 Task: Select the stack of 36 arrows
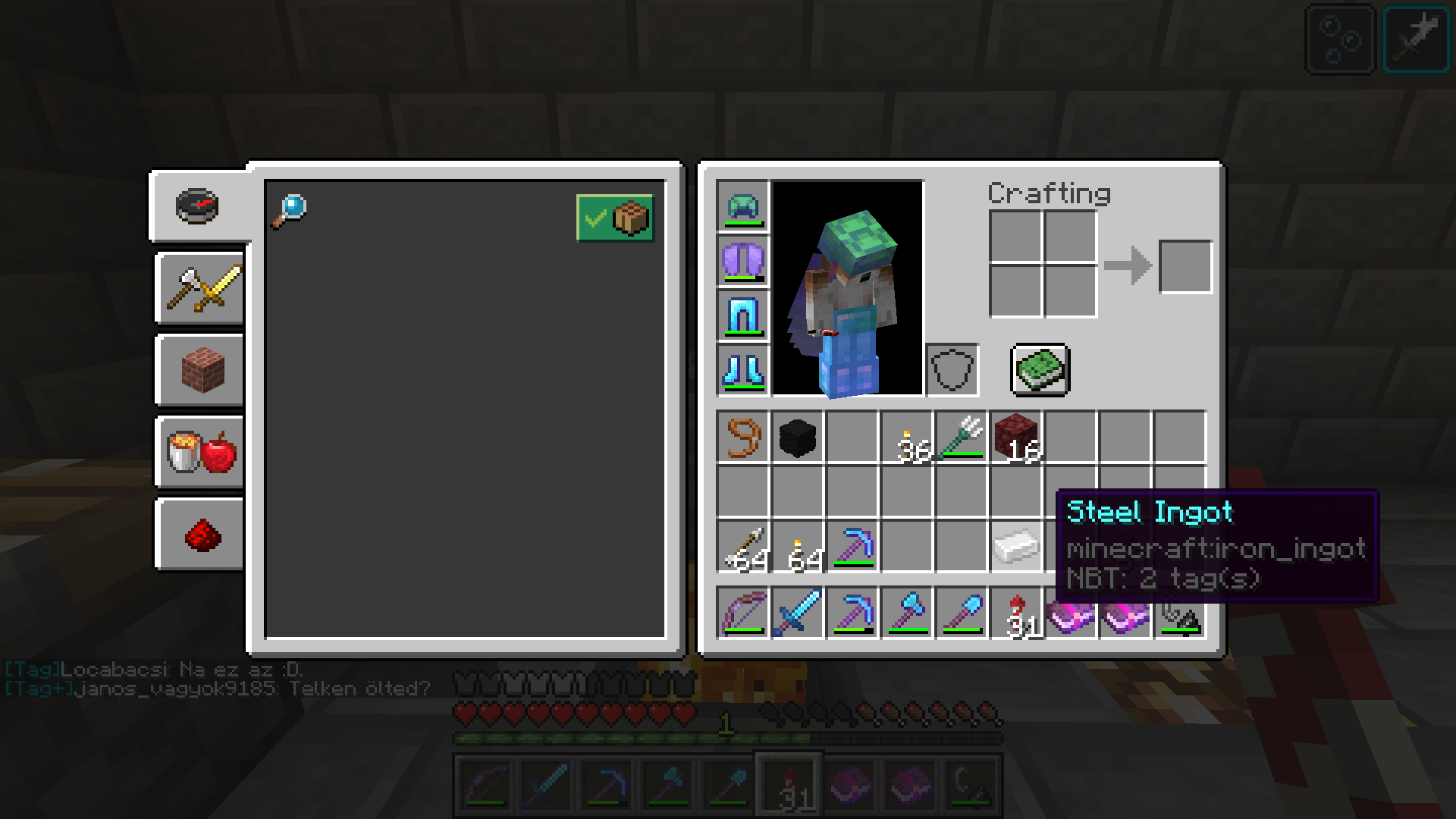click(x=908, y=438)
